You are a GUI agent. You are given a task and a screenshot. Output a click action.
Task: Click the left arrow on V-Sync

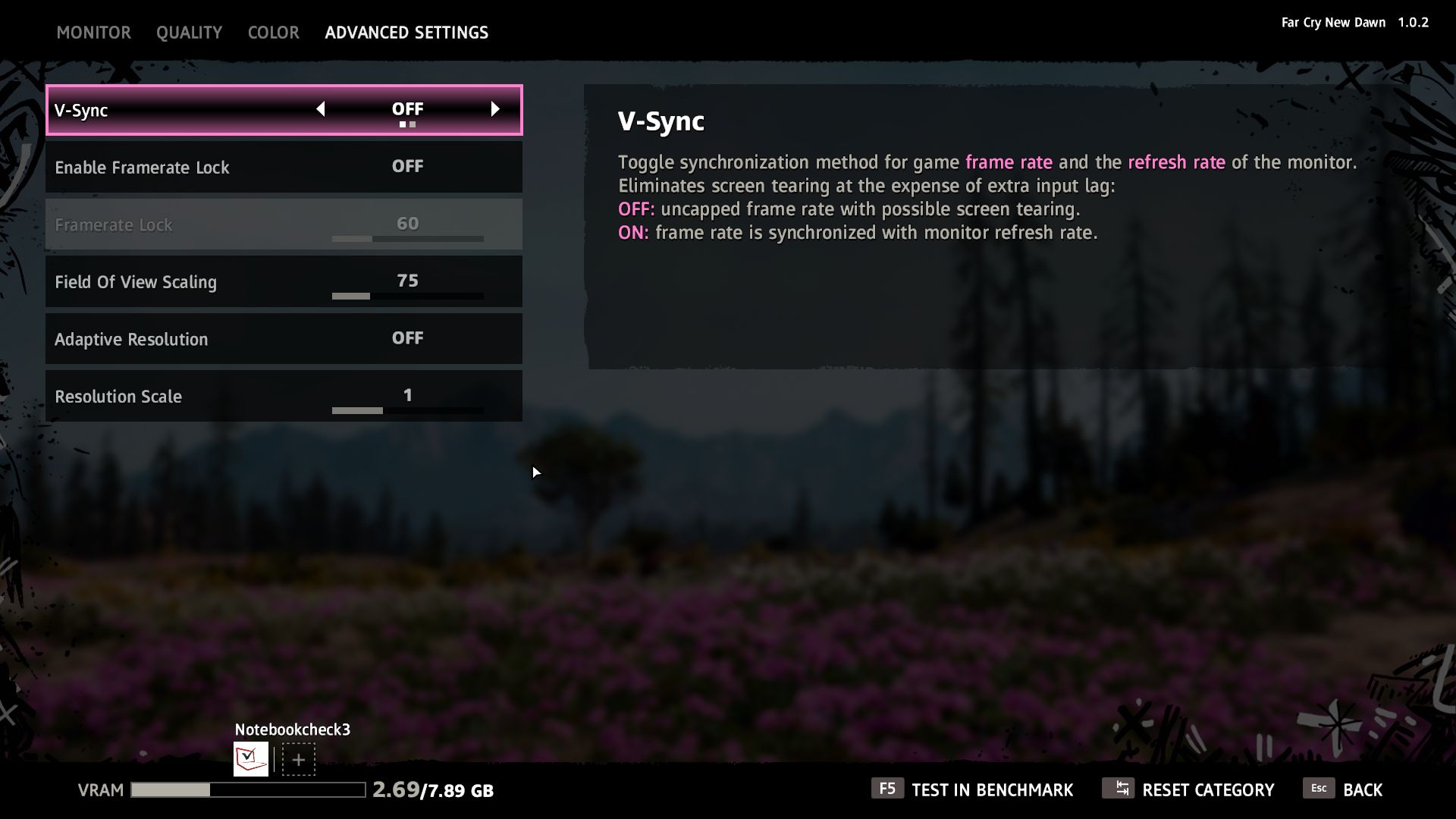320,109
